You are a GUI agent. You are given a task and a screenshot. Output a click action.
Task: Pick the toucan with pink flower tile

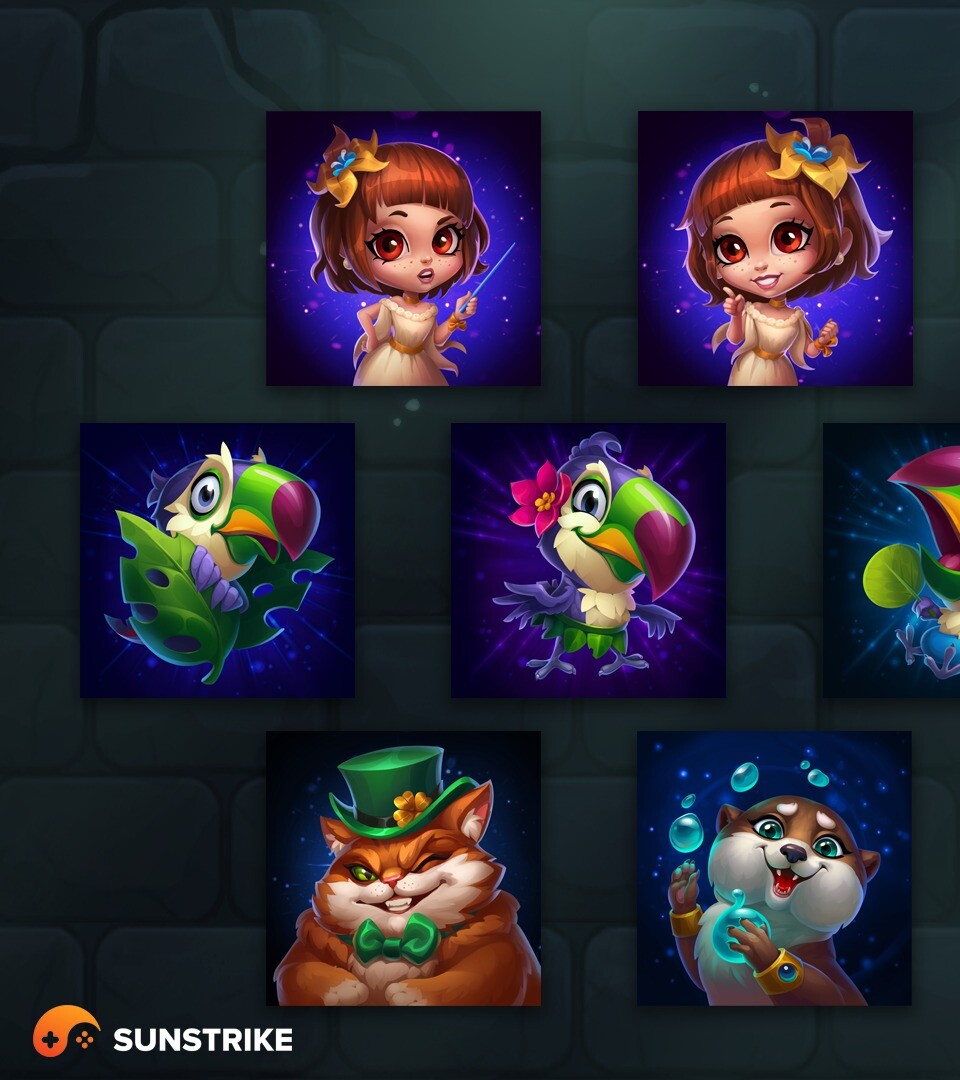click(x=588, y=560)
